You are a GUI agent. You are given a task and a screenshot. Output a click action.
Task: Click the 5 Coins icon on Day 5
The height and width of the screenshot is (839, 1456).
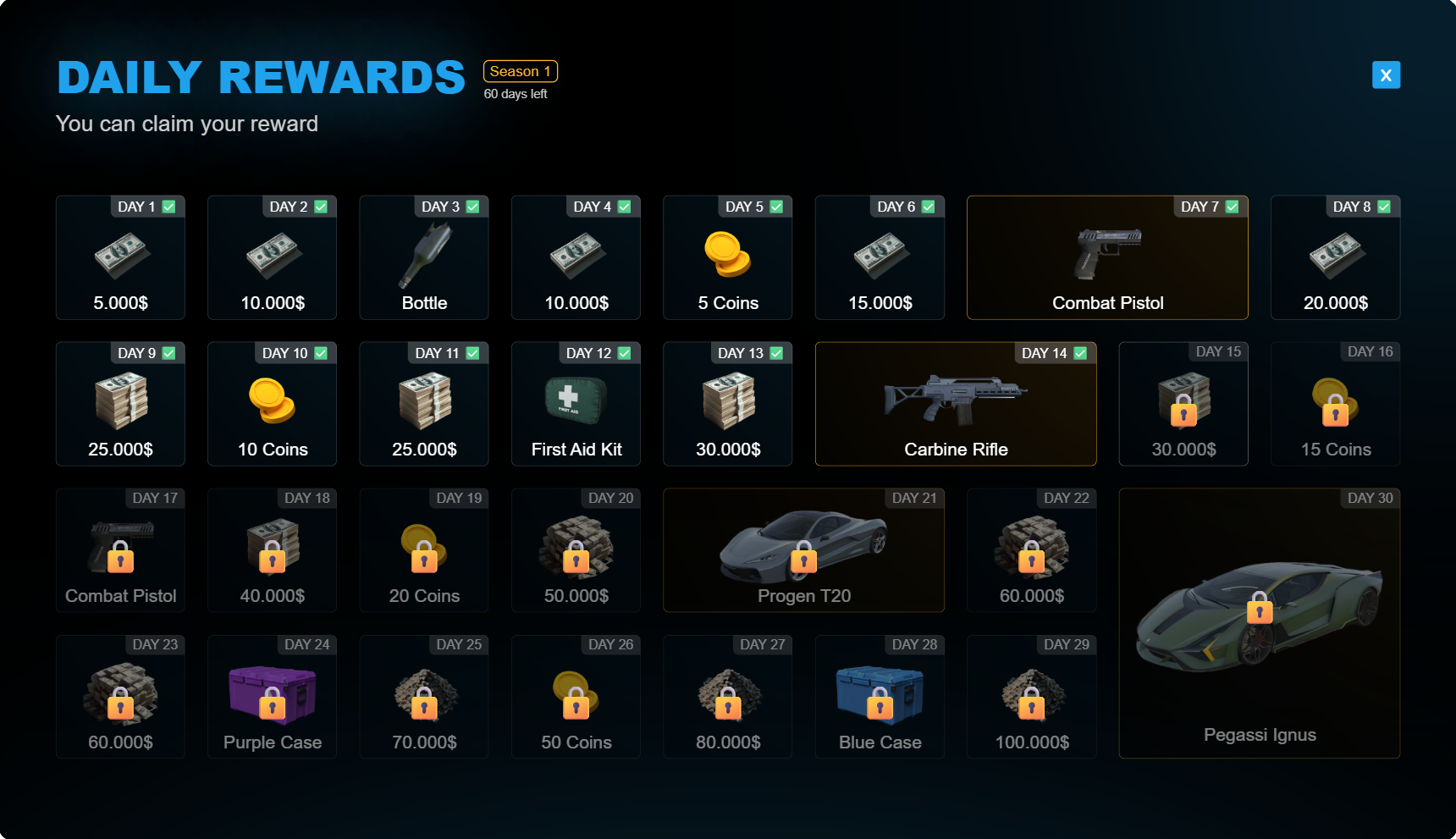(727, 254)
